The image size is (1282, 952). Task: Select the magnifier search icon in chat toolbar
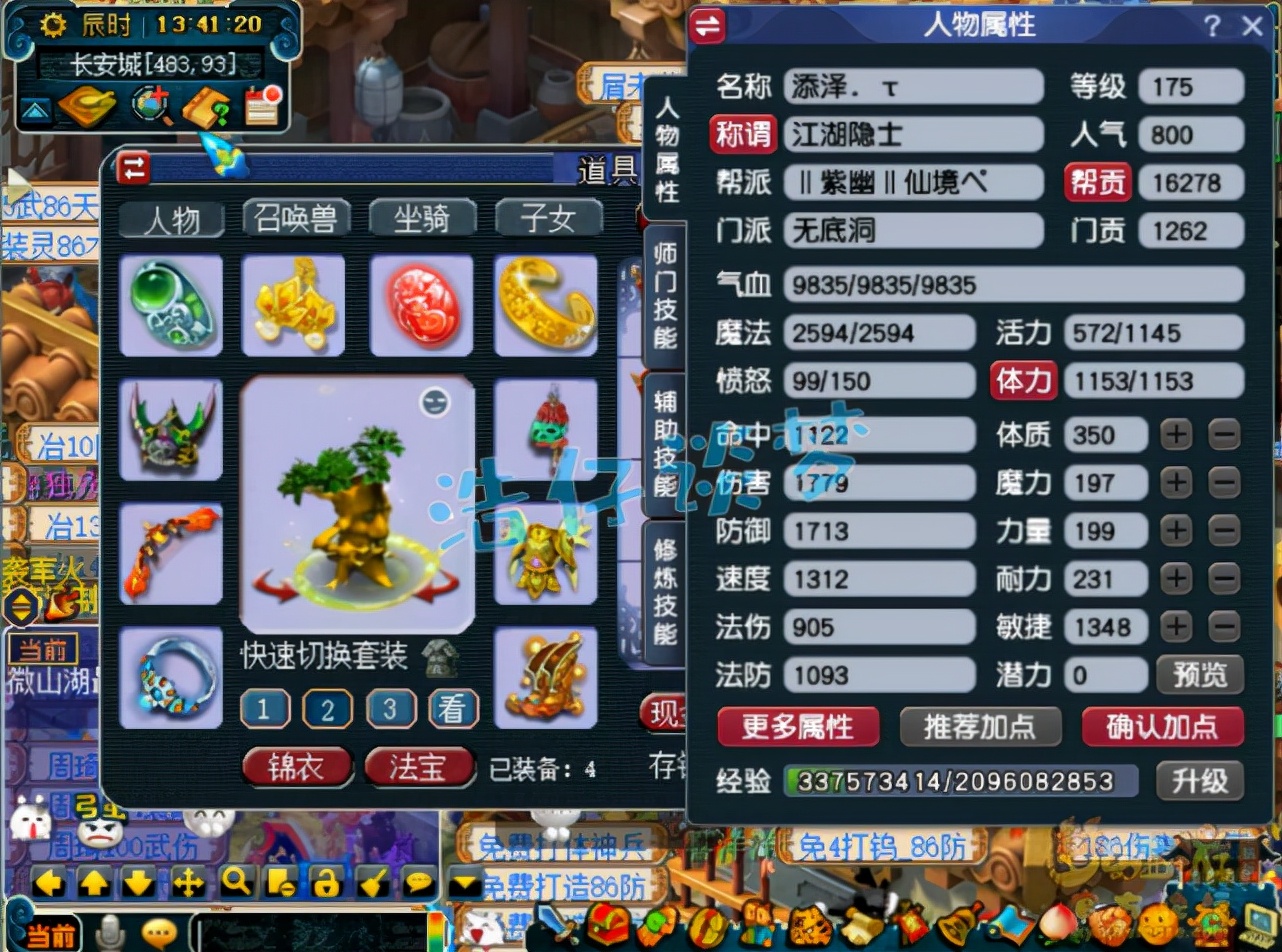coord(234,882)
